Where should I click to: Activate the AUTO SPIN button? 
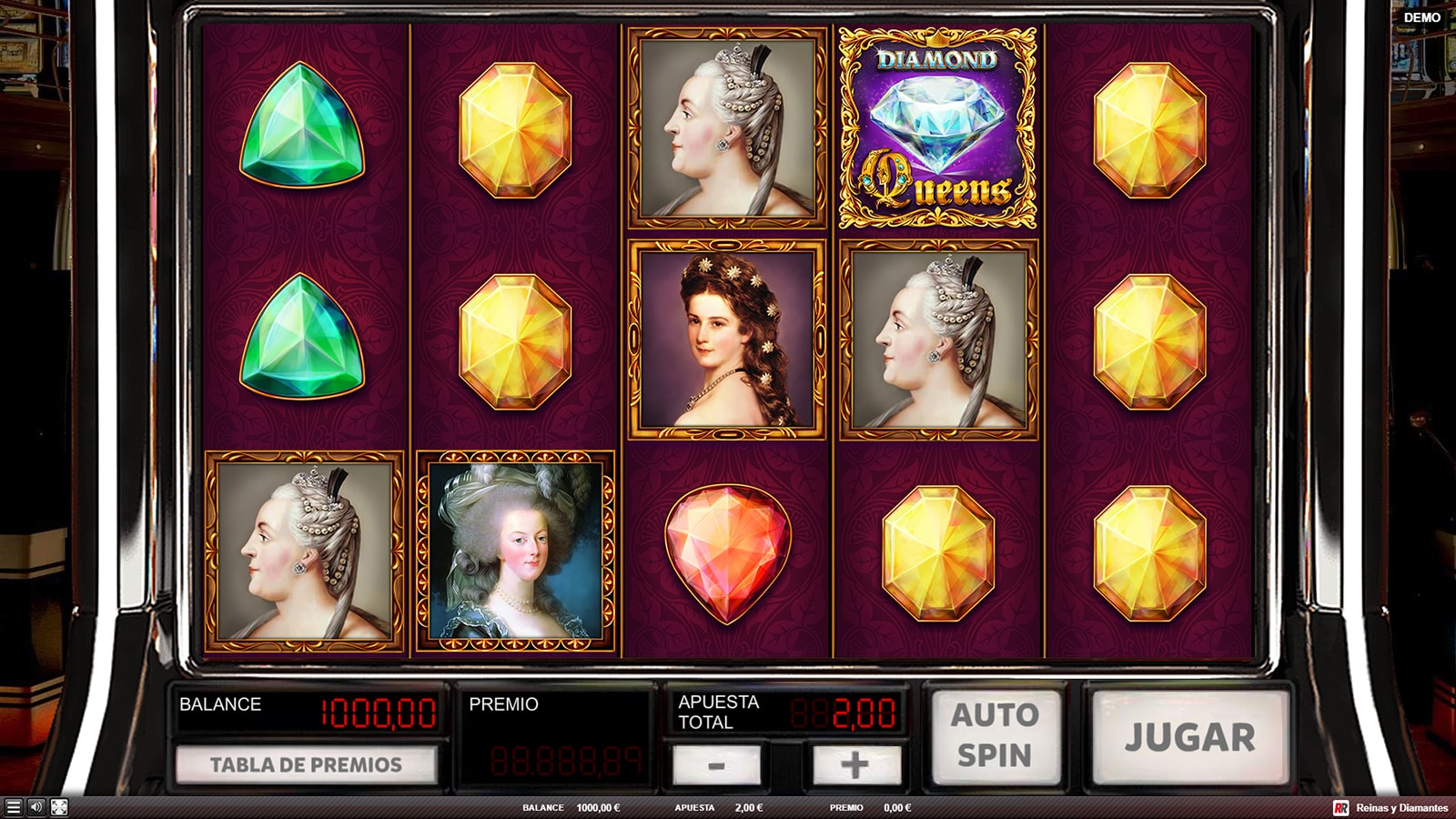[995, 735]
